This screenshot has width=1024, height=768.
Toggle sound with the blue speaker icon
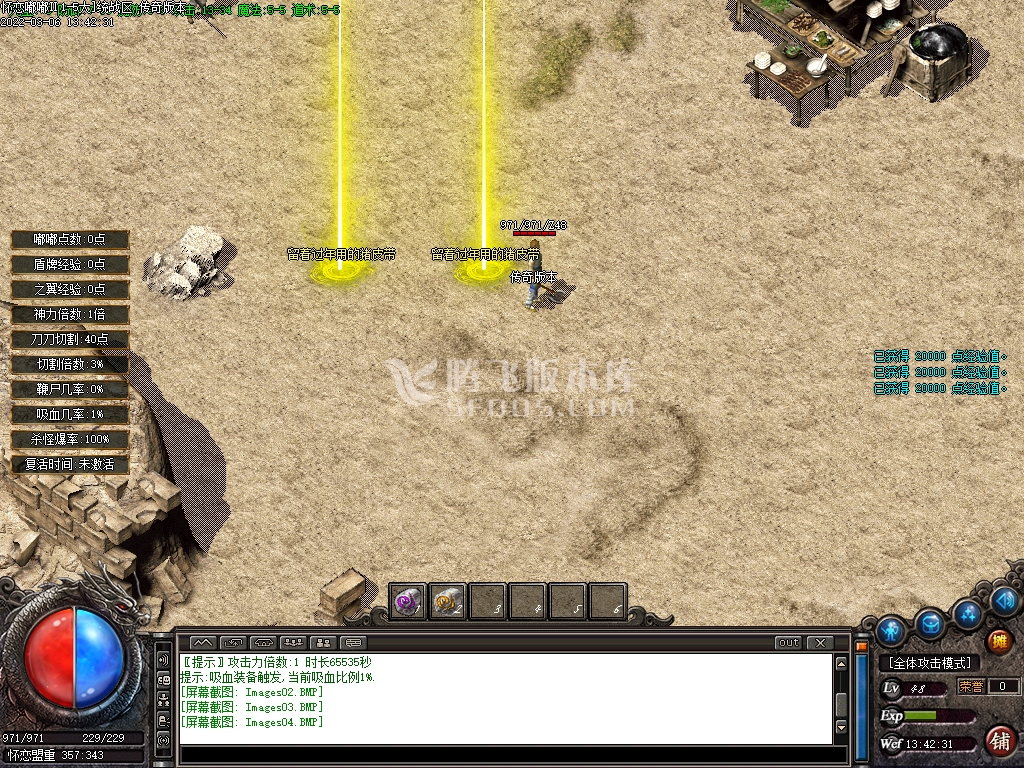1006,600
